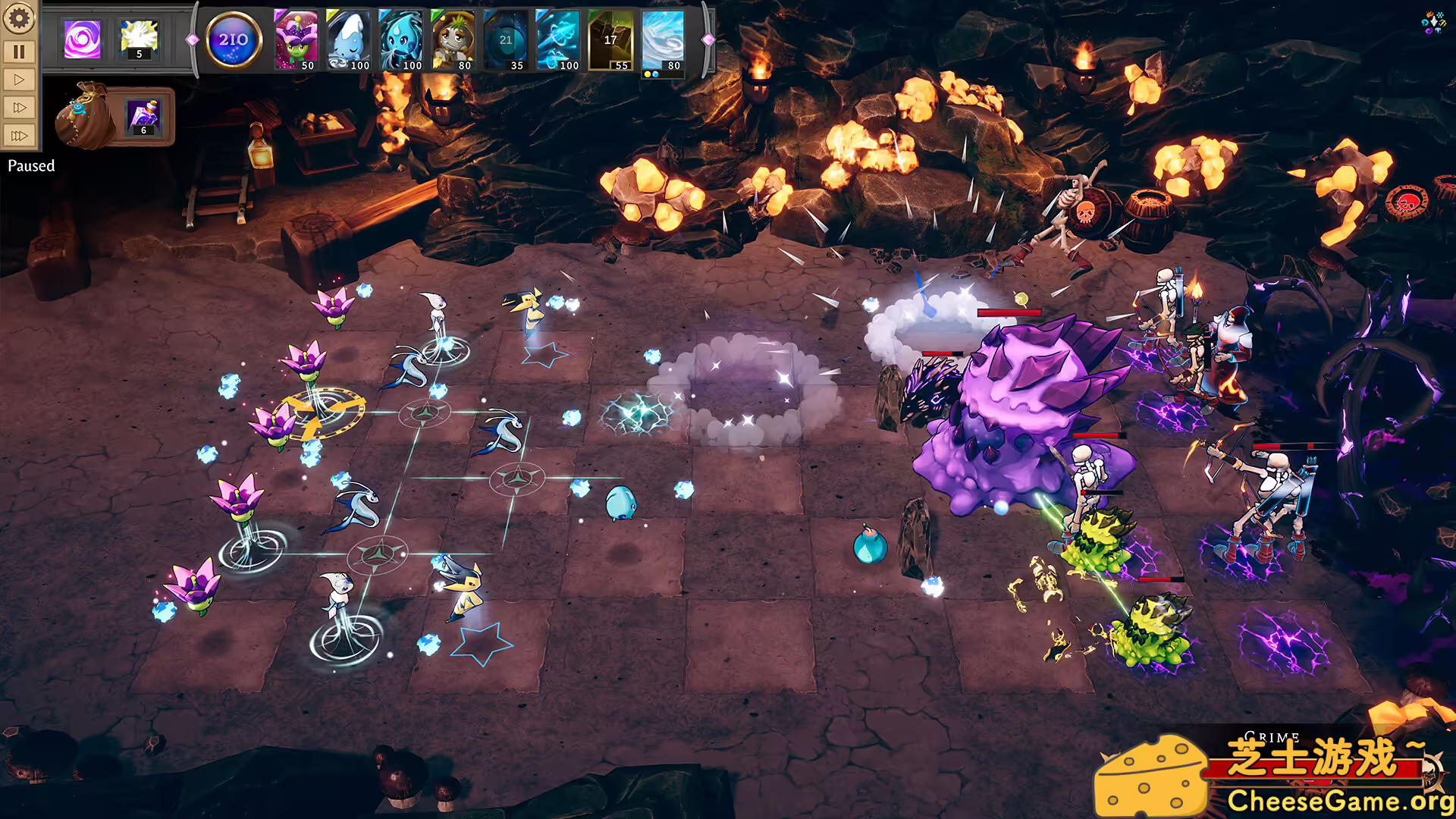Select the purple flower unit card costing 50

(296, 40)
